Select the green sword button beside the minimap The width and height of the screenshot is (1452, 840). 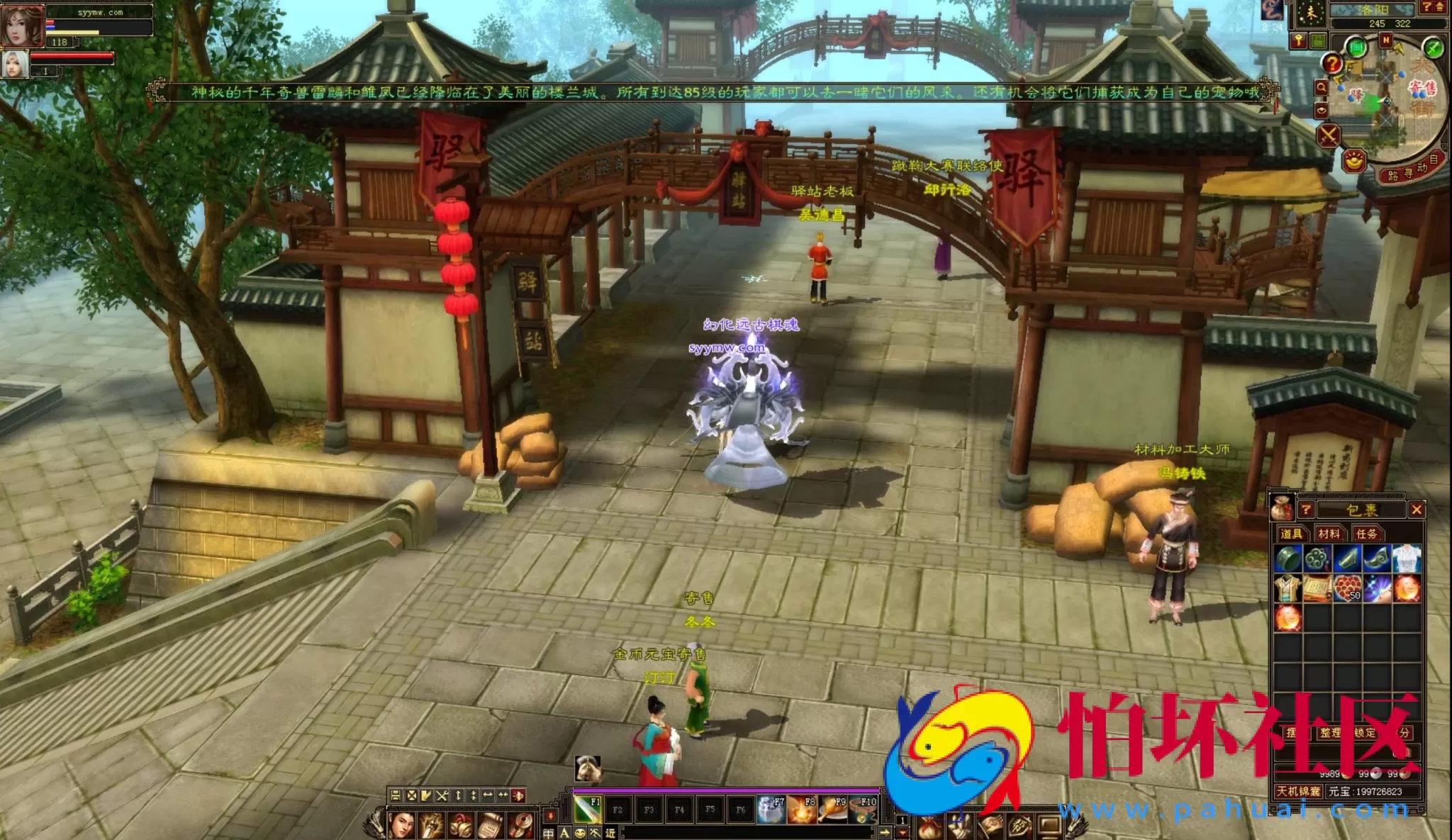point(1433,48)
